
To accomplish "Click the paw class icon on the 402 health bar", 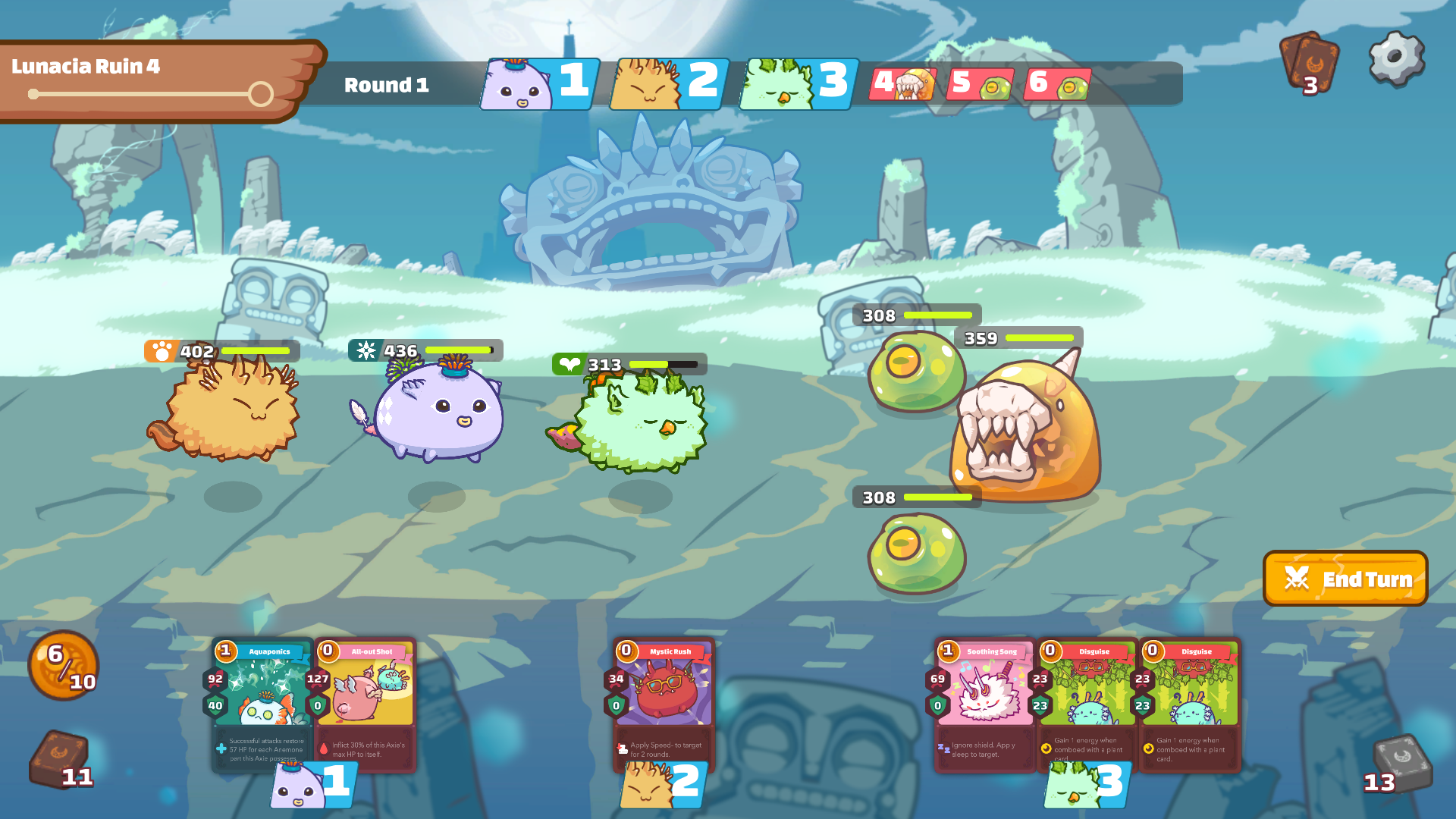I will click(x=160, y=350).
